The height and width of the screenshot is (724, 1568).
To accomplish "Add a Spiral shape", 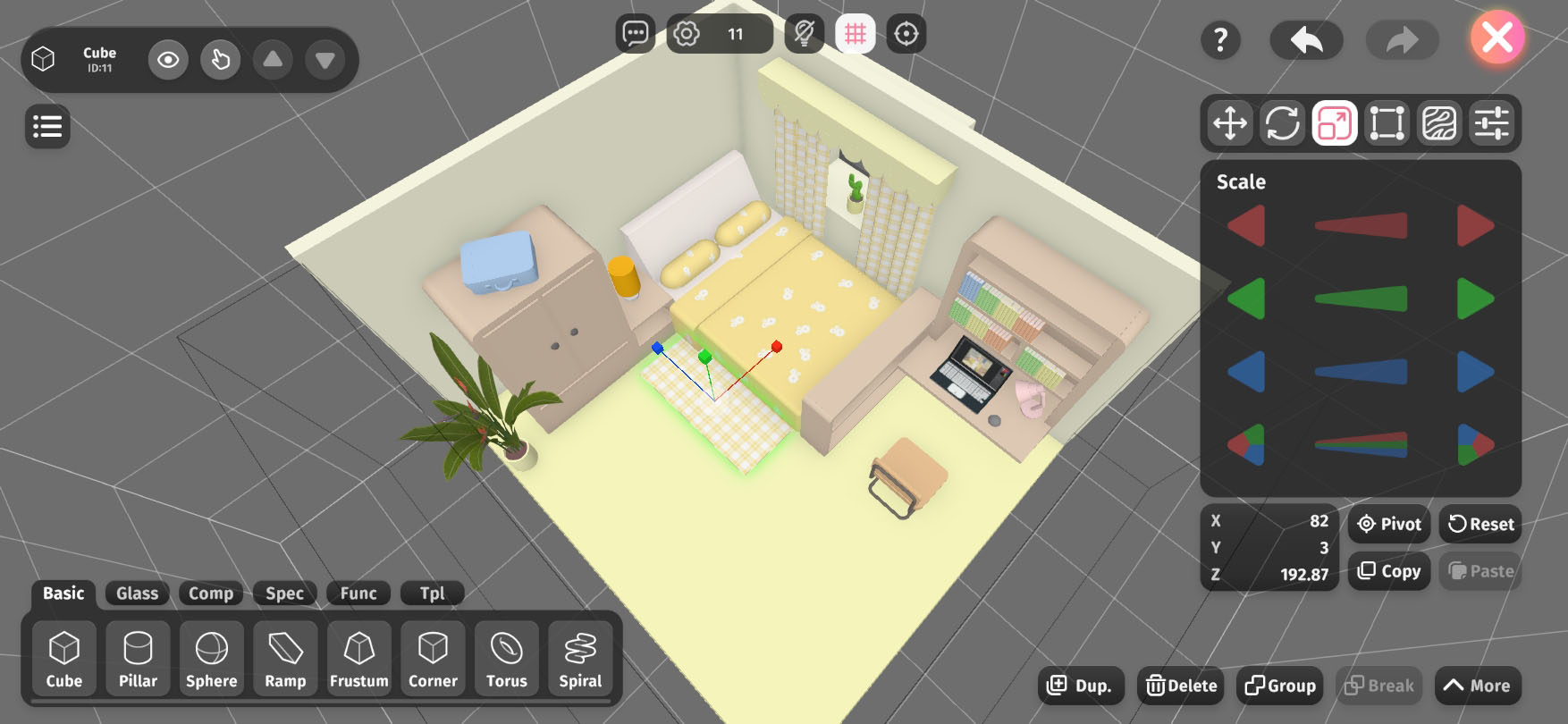I will coord(580,660).
